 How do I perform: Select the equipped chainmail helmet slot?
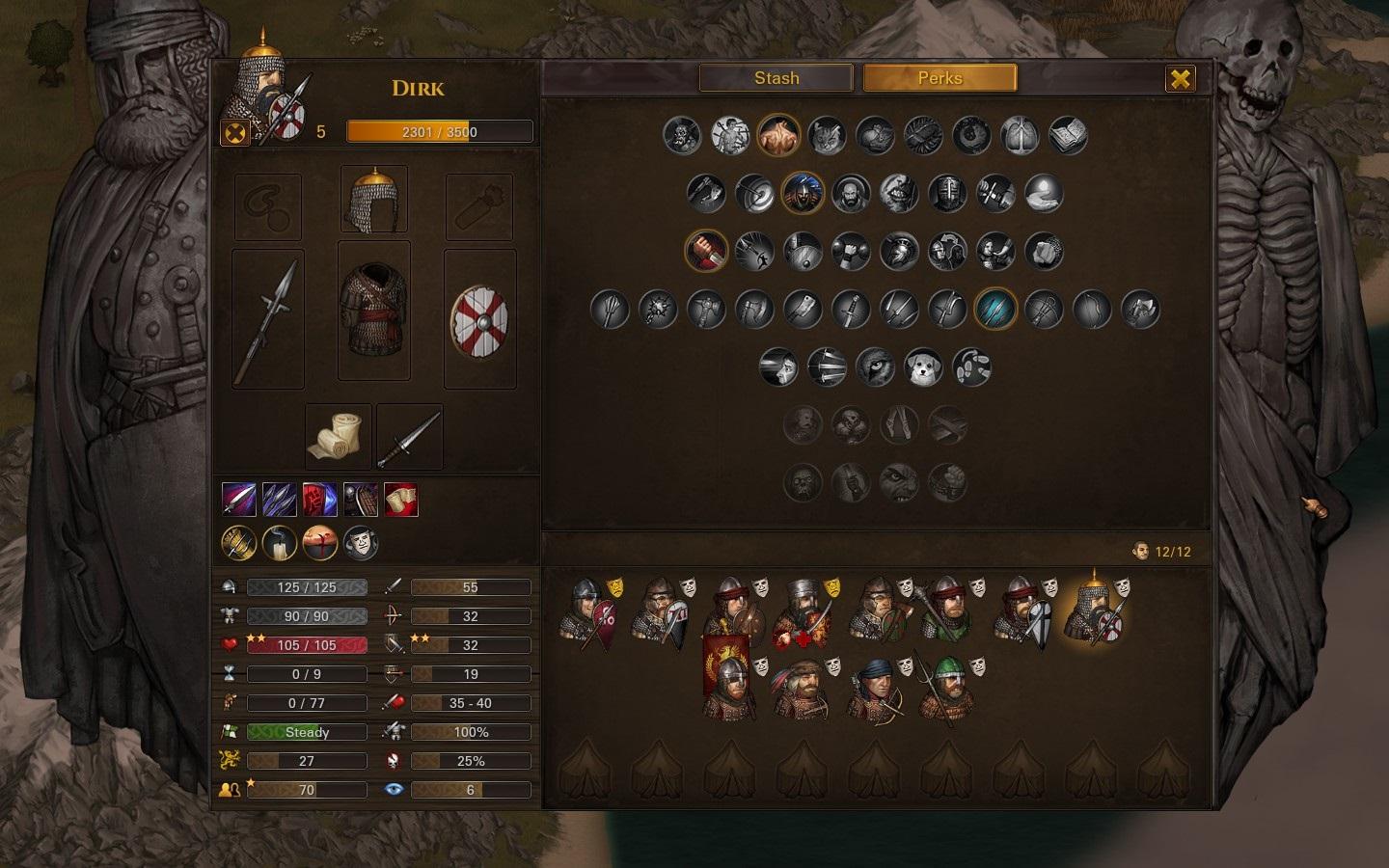tap(373, 200)
